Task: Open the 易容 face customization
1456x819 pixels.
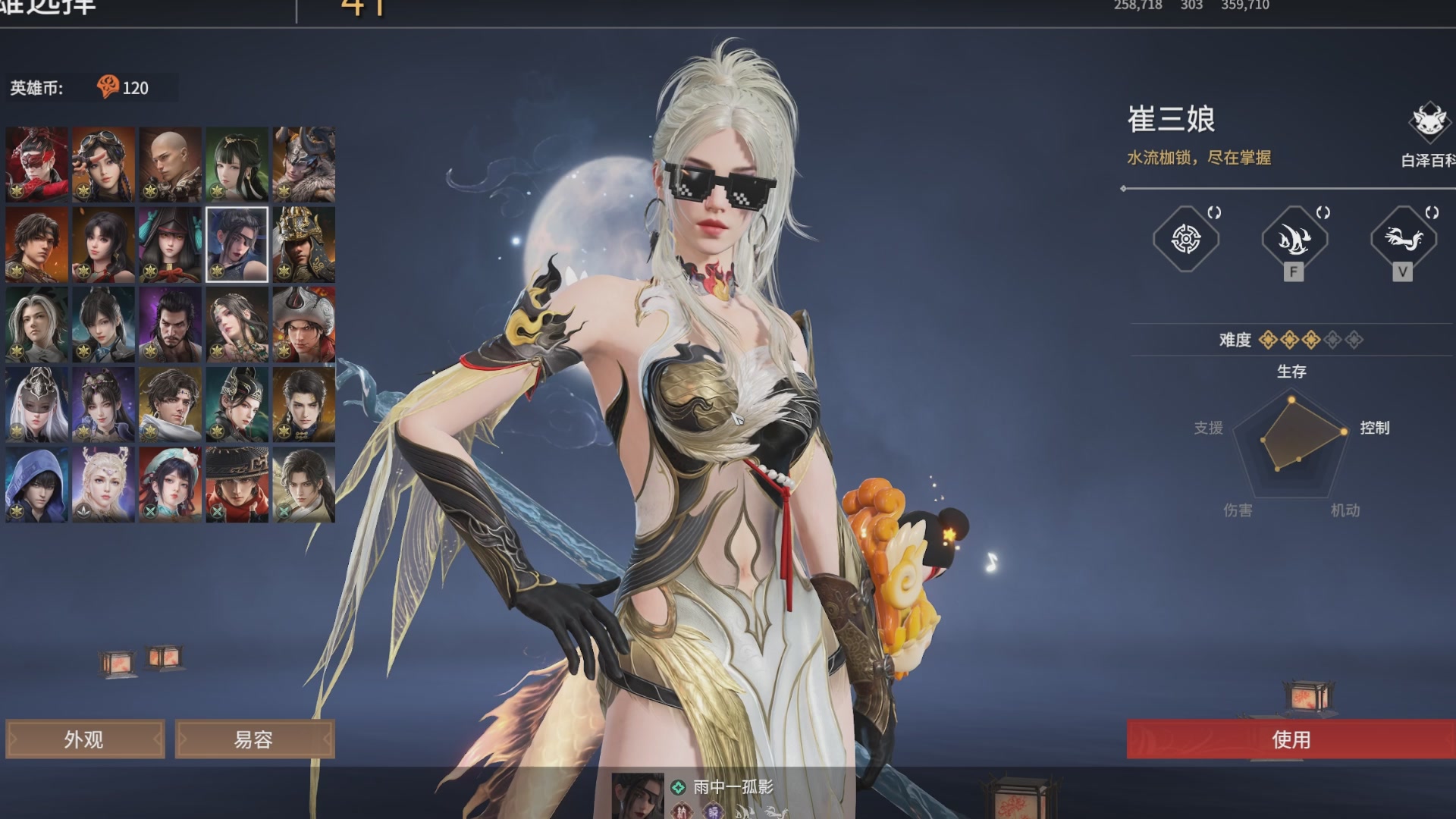Action: 254,739
